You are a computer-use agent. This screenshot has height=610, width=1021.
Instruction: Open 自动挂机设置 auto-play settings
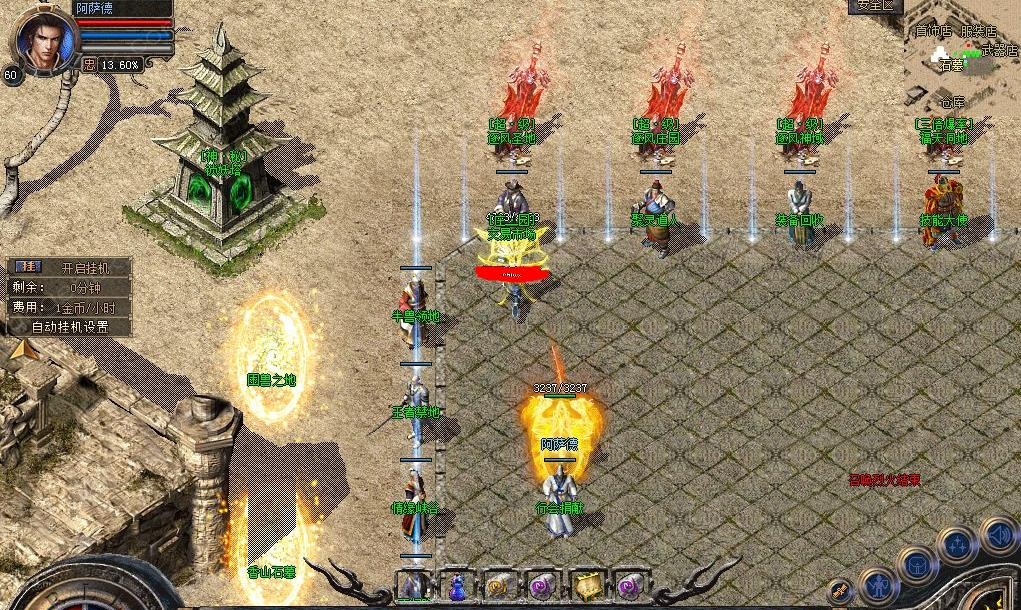[69, 326]
